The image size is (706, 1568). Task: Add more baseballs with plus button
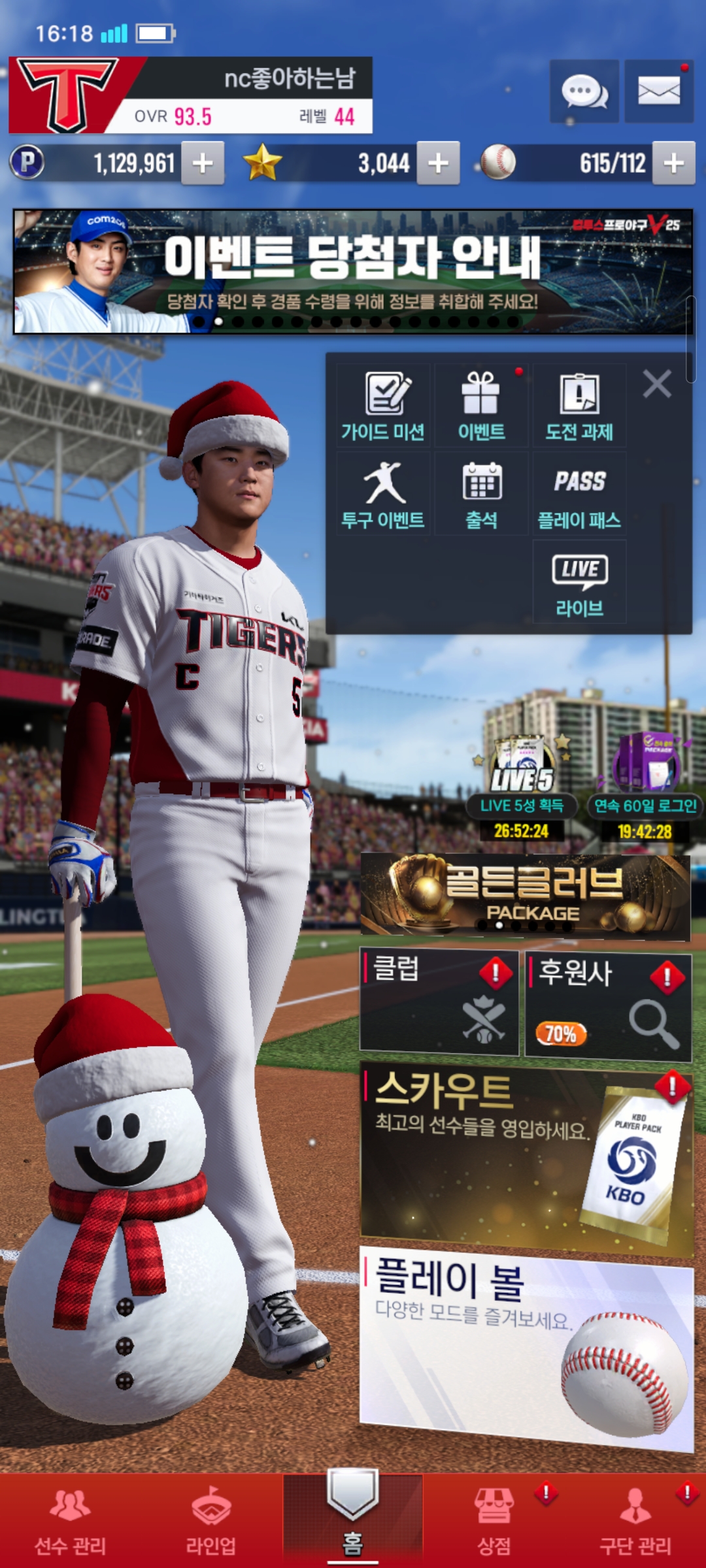click(x=673, y=163)
